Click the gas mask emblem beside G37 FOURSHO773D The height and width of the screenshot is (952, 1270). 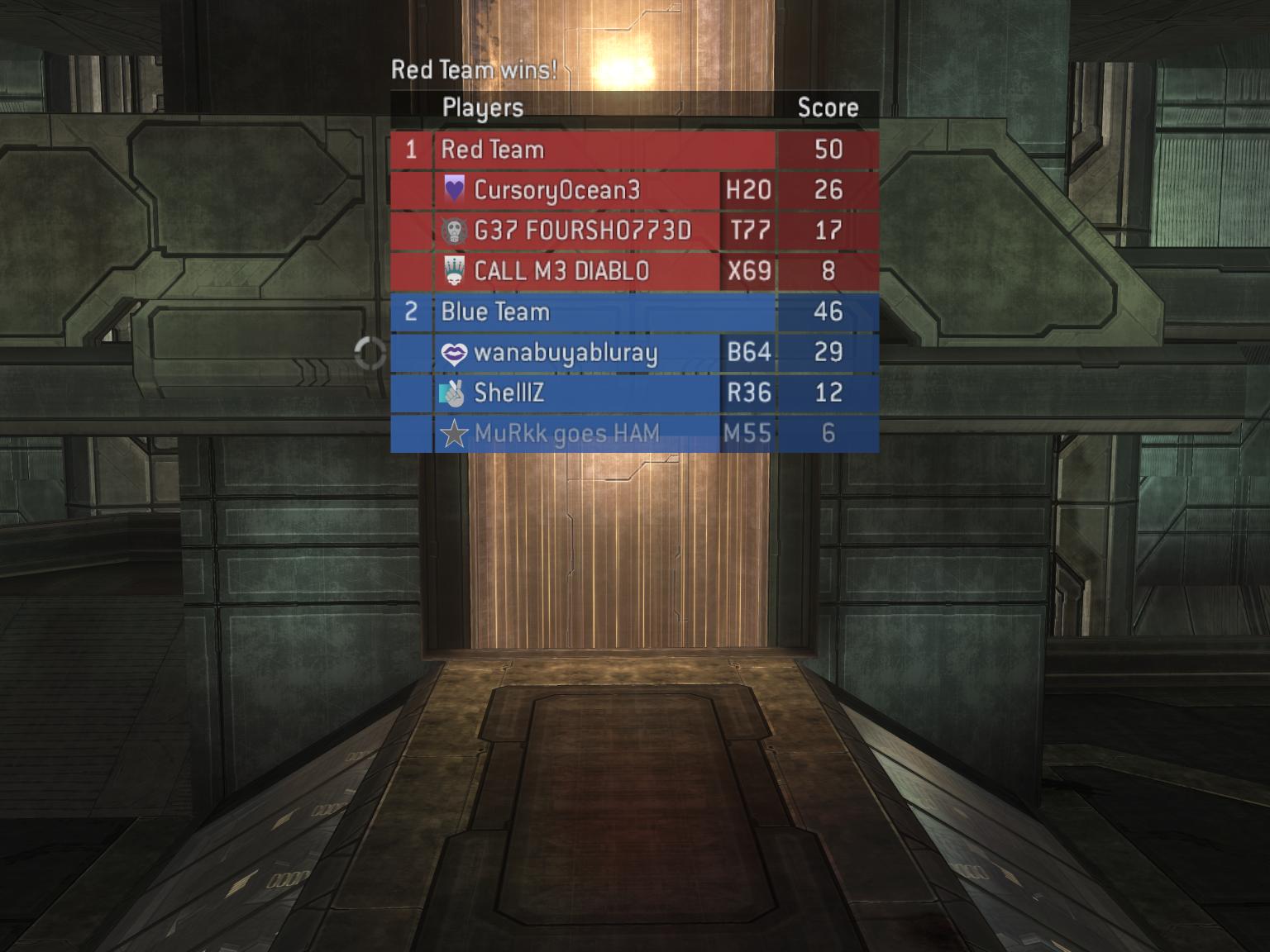[455, 231]
